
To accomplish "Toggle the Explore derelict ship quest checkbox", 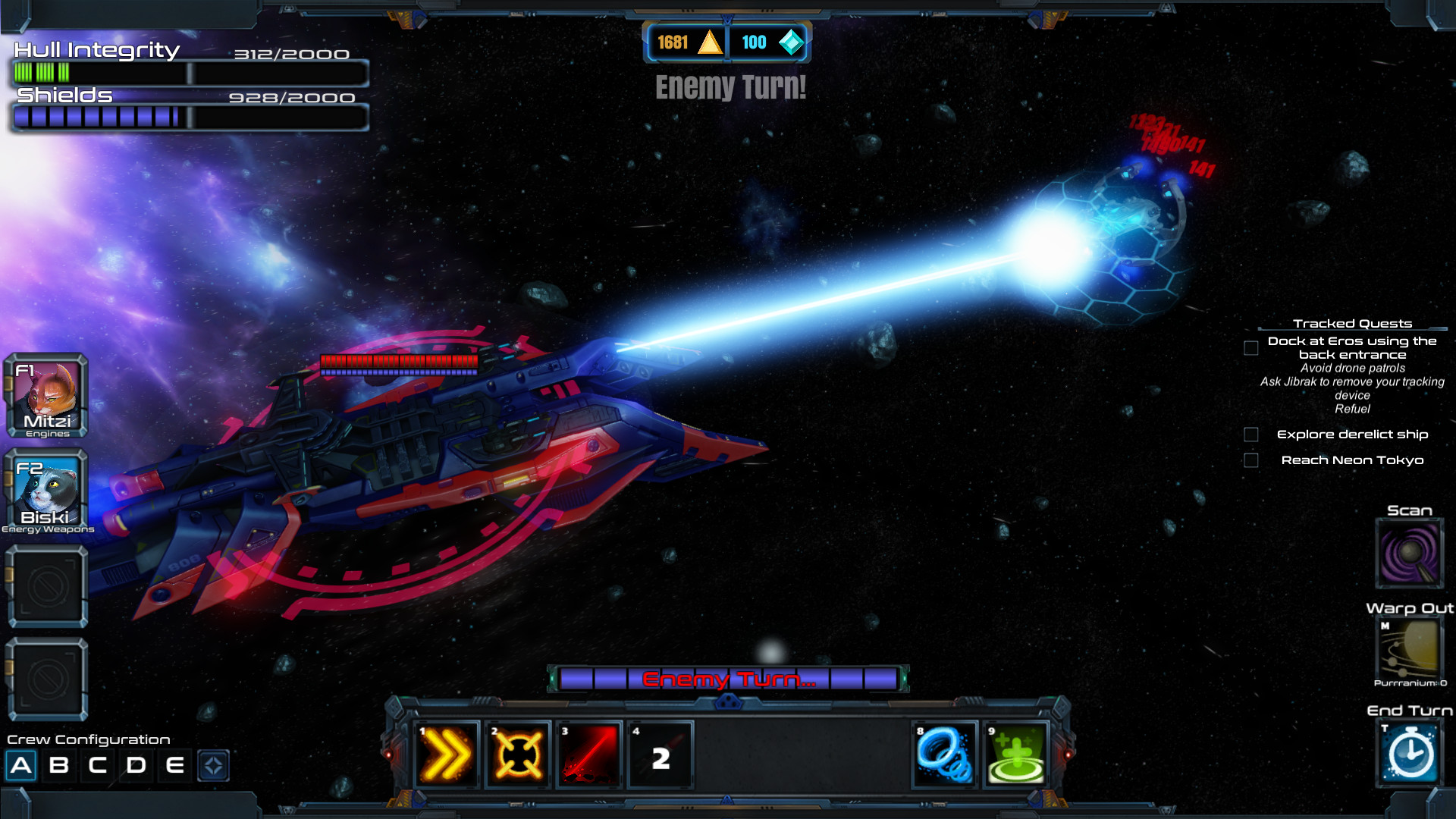I will [x=1251, y=435].
